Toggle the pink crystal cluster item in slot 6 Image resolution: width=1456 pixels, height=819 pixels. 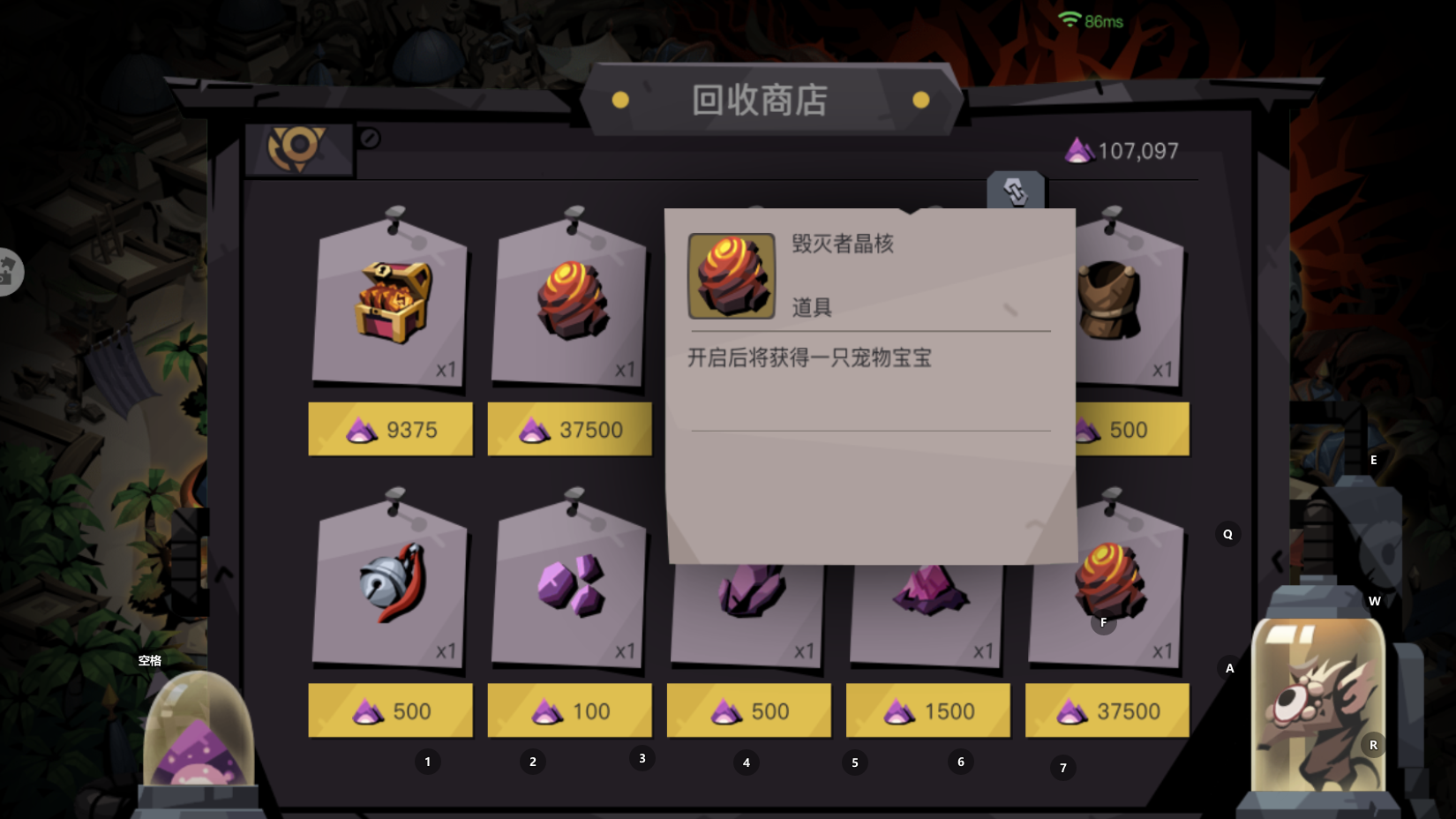(x=925, y=584)
